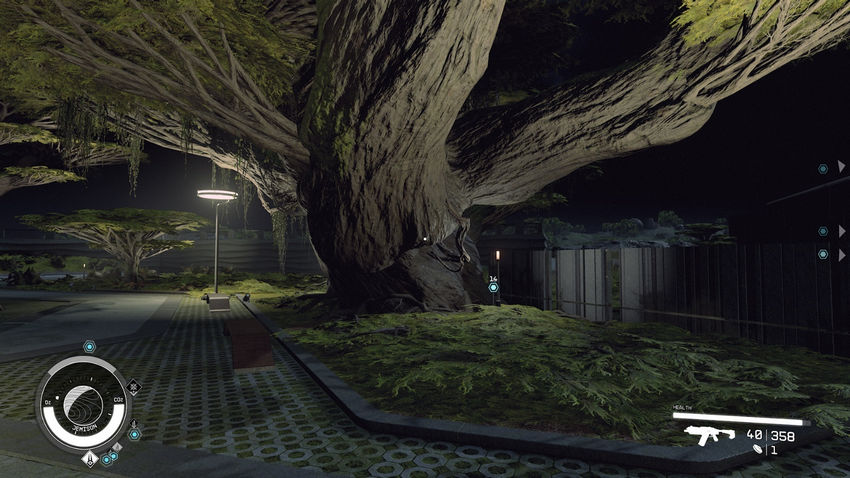This screenshot has width=850, height=478.
Task: Click the equipped rifle weapon icon
Action: pos(709,435)
